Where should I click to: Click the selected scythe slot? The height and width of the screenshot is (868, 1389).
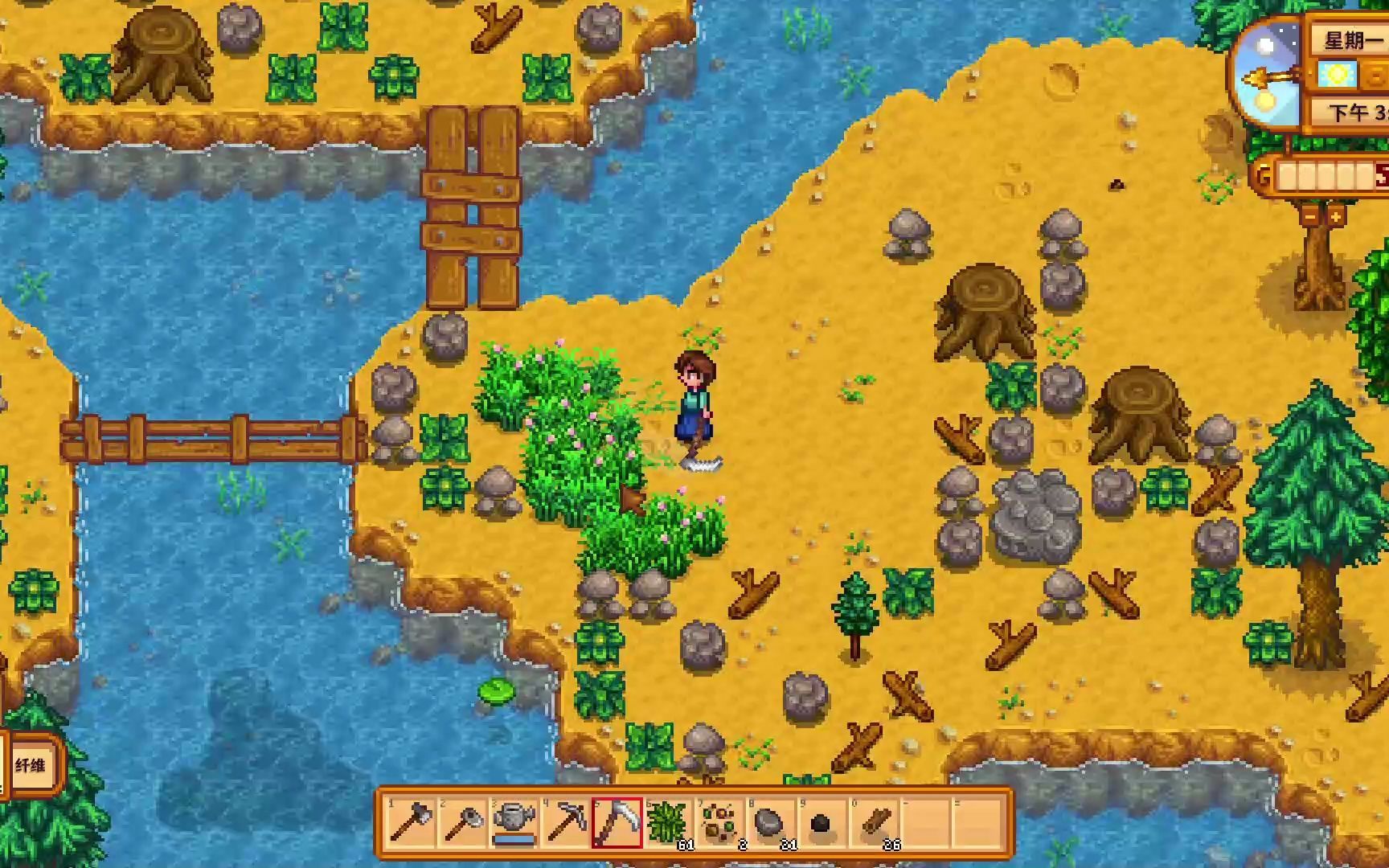tap(617, 823)
